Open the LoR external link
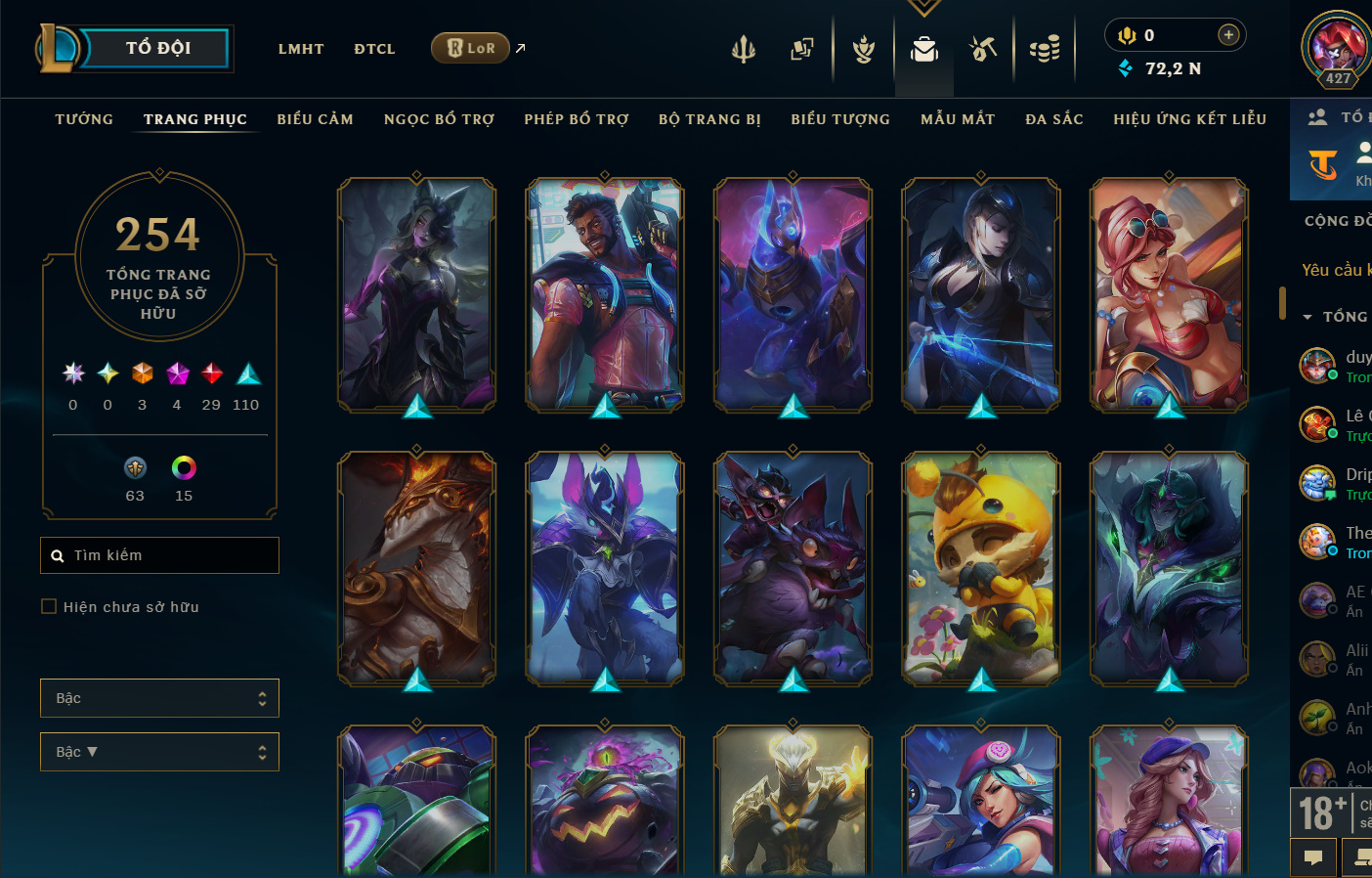1372x878 pixels. (x=471, y=48)
